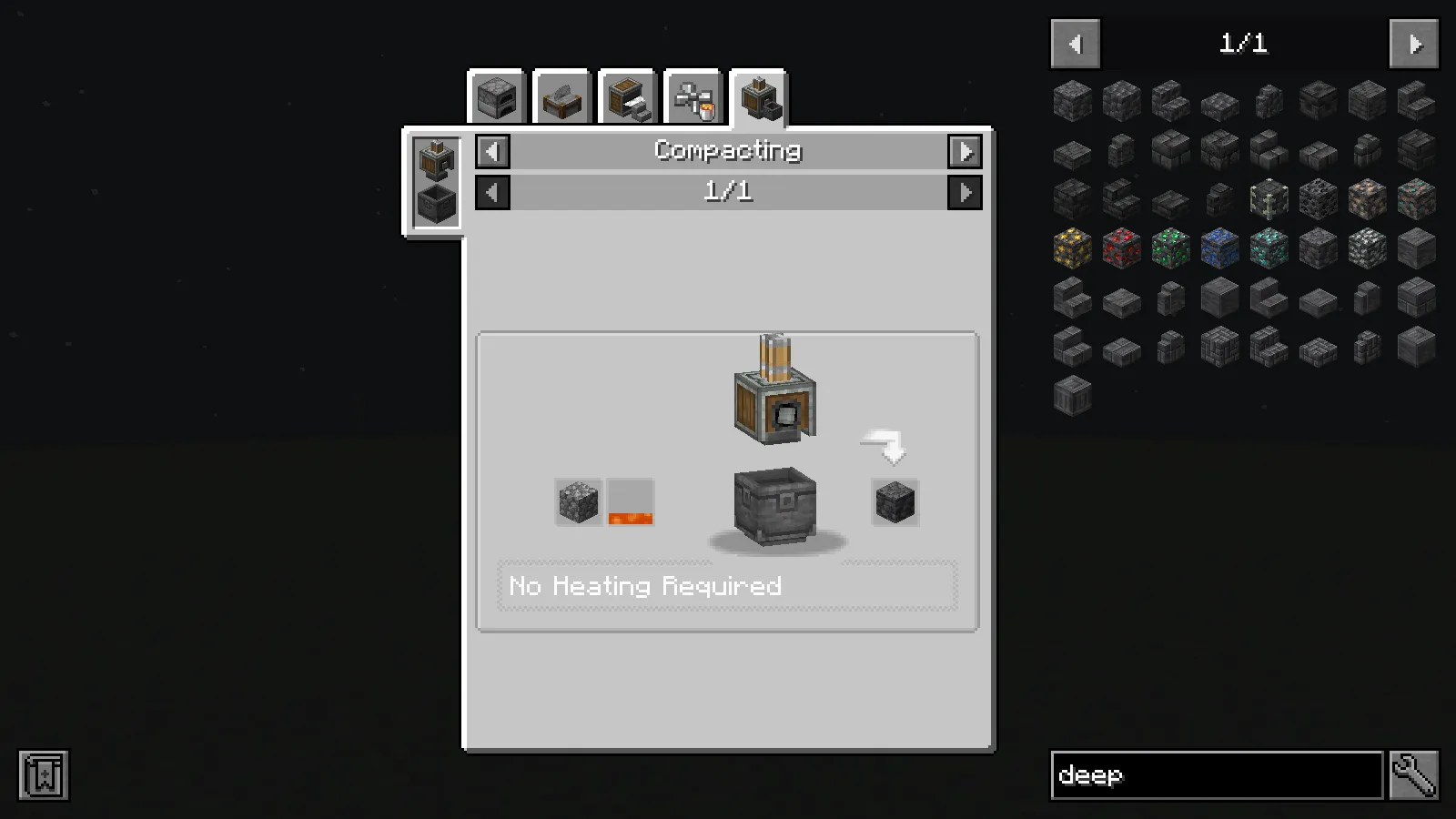Click the left arrow on recipe page 1/1
This screenshot has width=1456, height=819.
click(x=491, y=192)
